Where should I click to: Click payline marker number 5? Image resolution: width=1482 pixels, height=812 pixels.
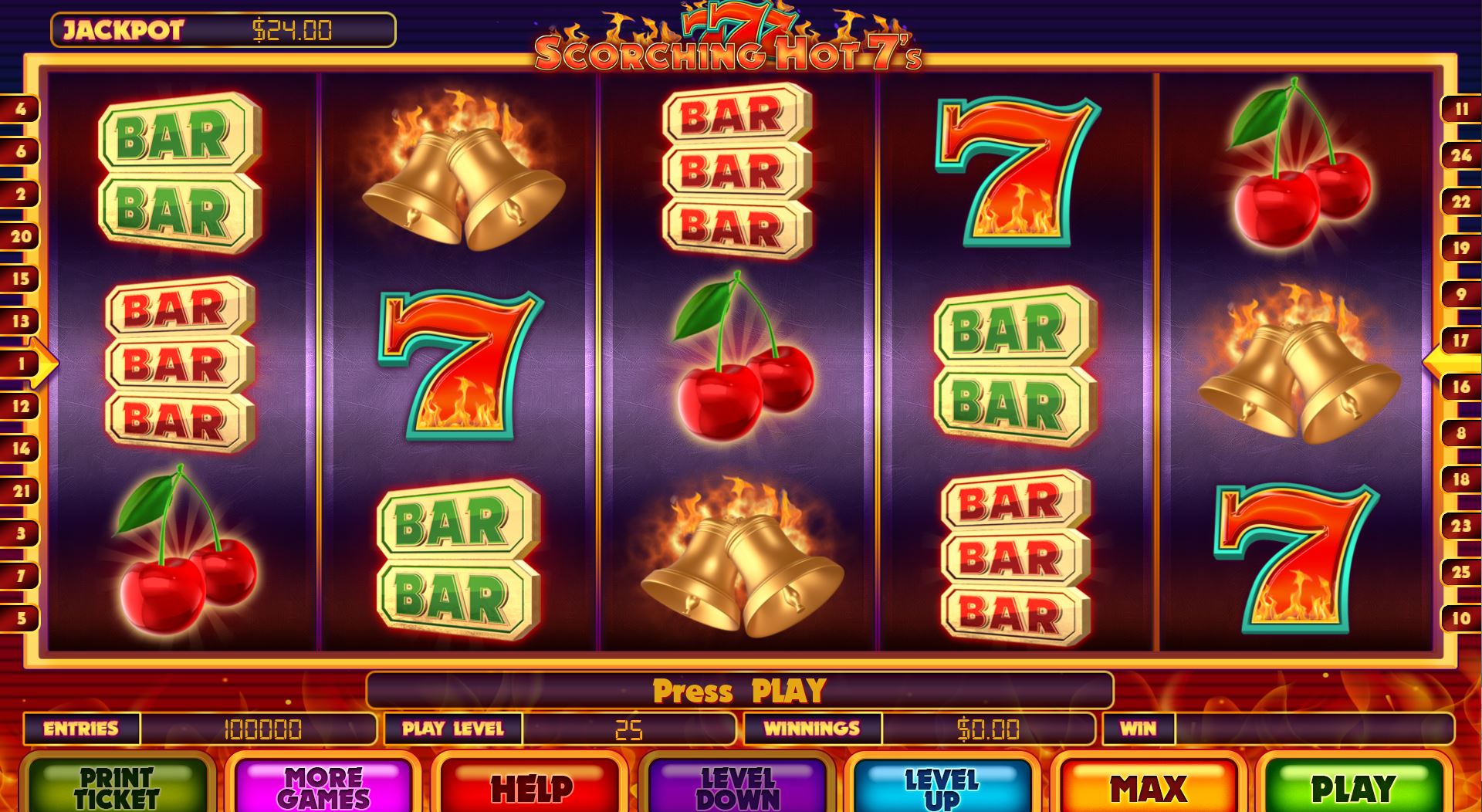[20, 617]
